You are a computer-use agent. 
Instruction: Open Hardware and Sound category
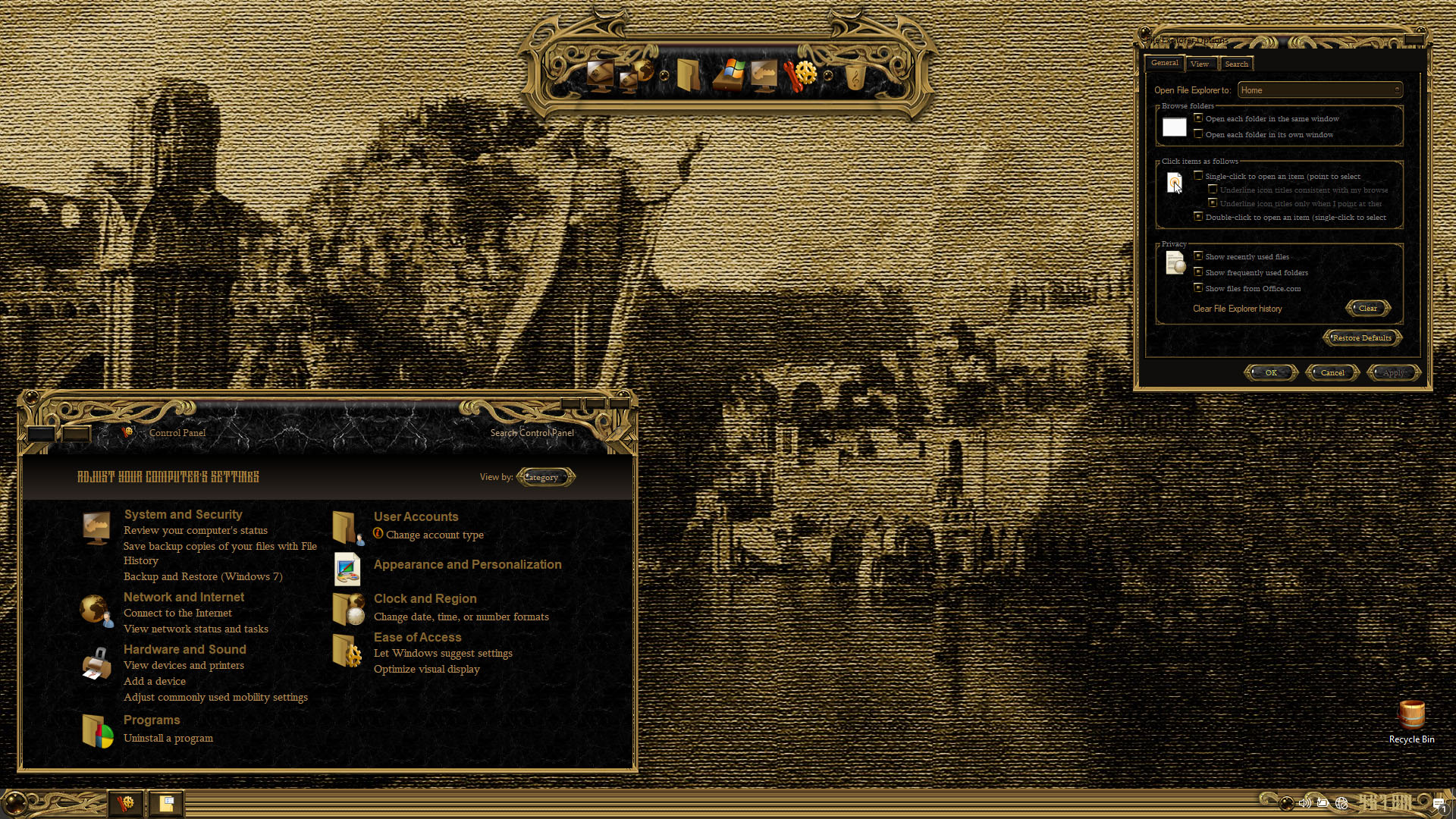[x=184, y=649]
